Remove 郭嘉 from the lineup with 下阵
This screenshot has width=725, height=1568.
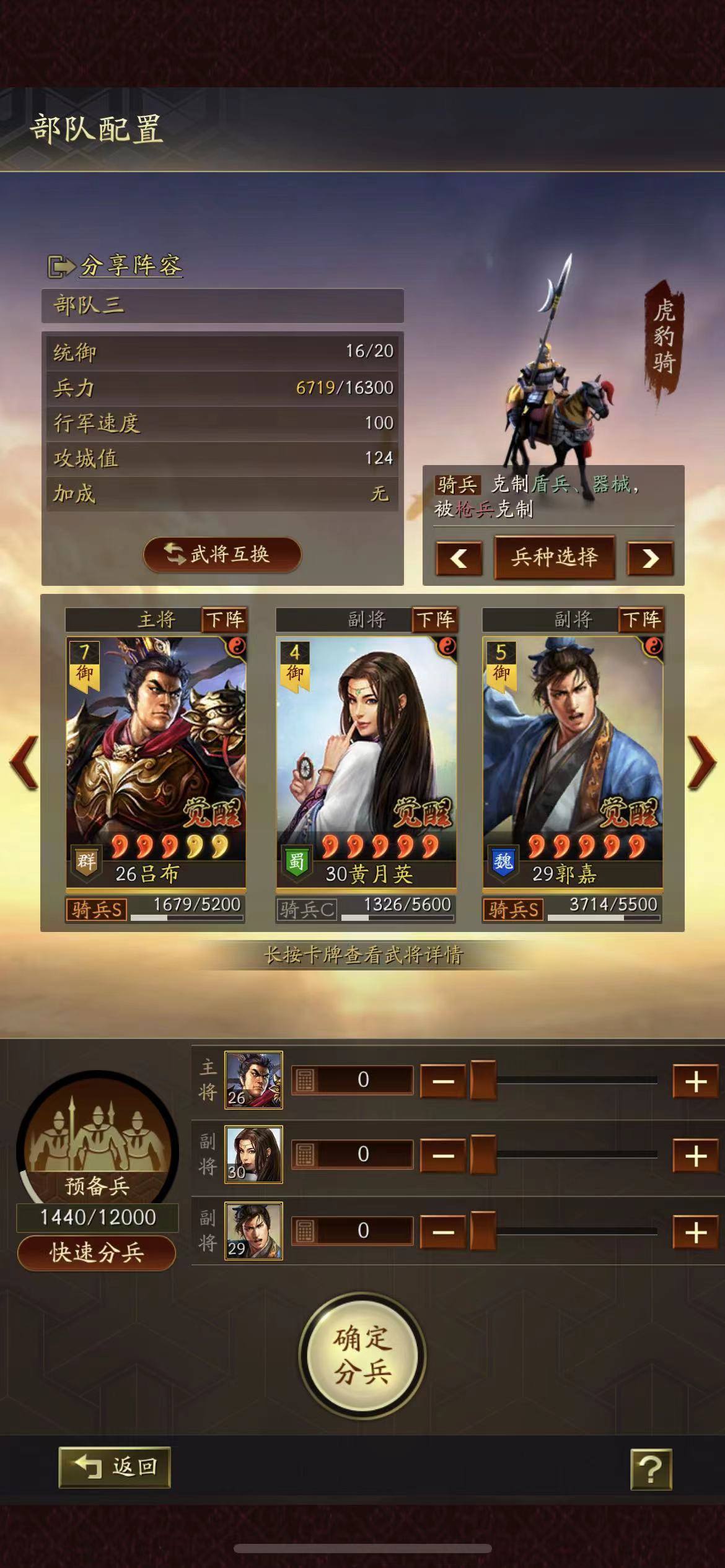tap(641, 619)
